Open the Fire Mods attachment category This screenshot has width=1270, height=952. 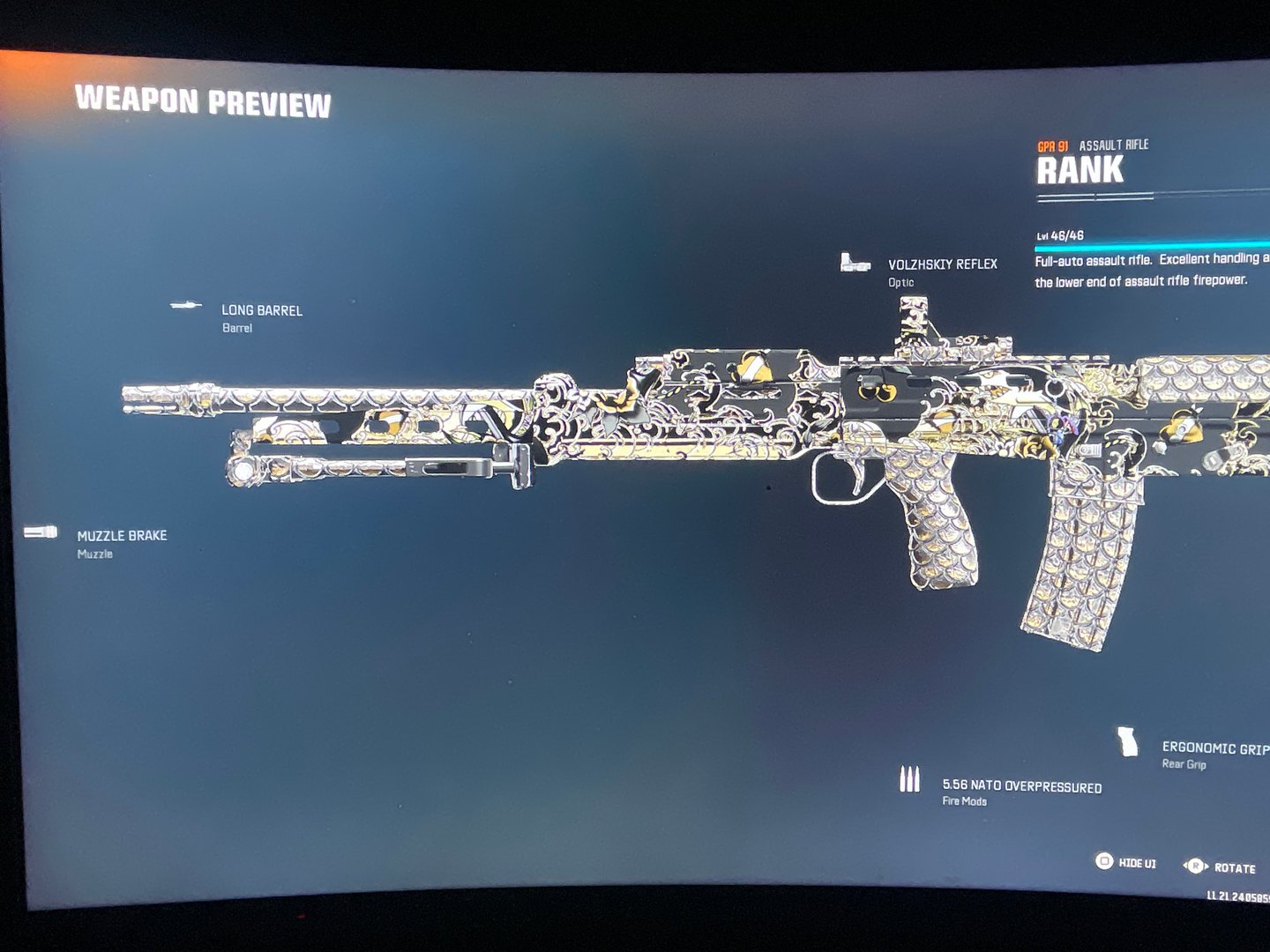point(967,803)
